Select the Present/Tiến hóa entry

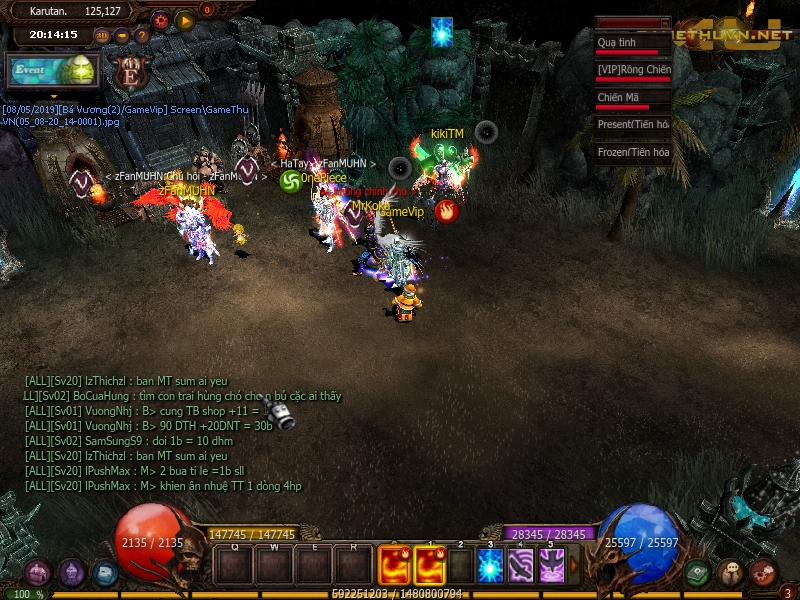point(632,124)
